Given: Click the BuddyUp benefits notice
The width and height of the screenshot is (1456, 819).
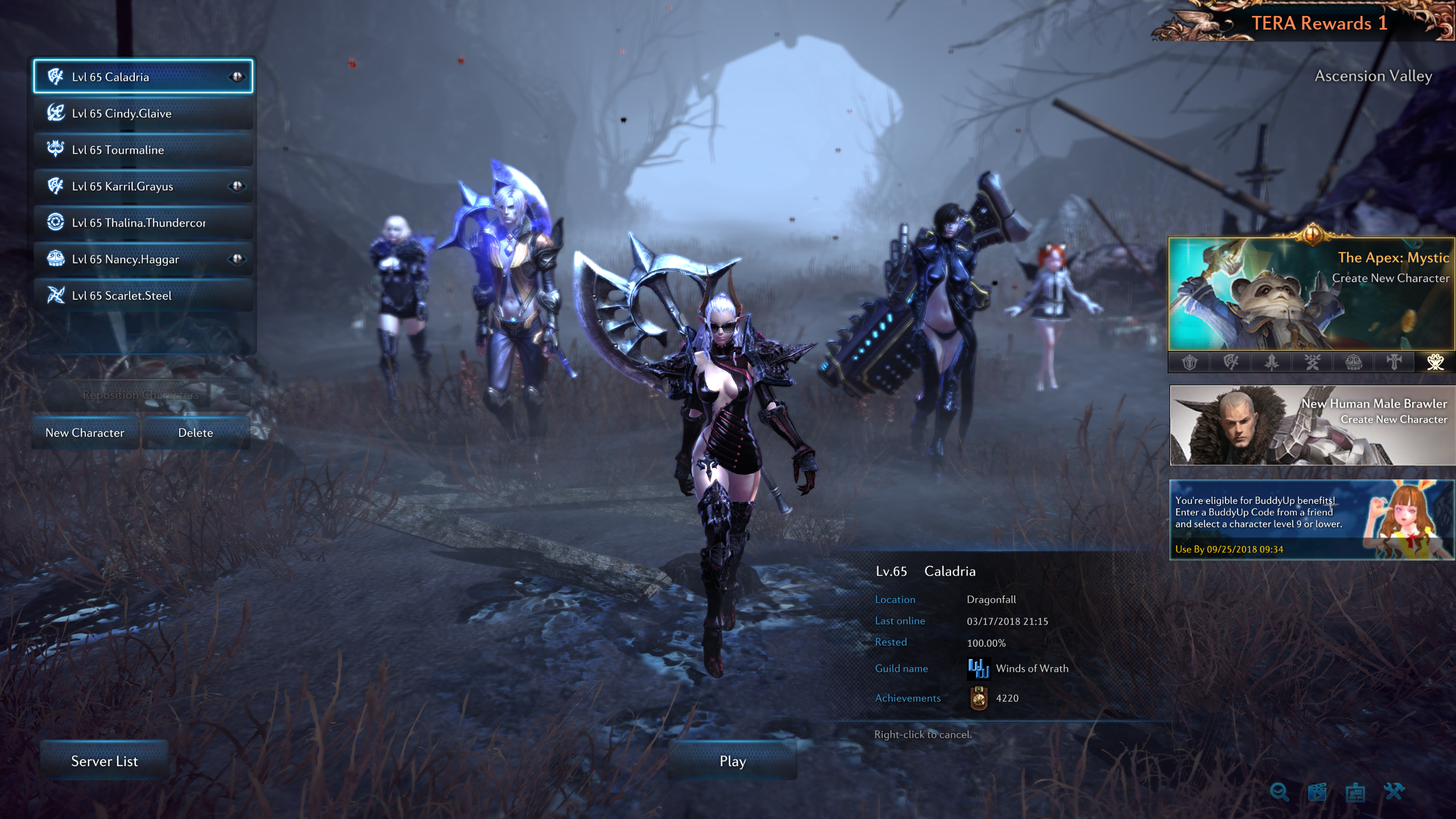Looking at the screenshot, I should pos(1312,519).
